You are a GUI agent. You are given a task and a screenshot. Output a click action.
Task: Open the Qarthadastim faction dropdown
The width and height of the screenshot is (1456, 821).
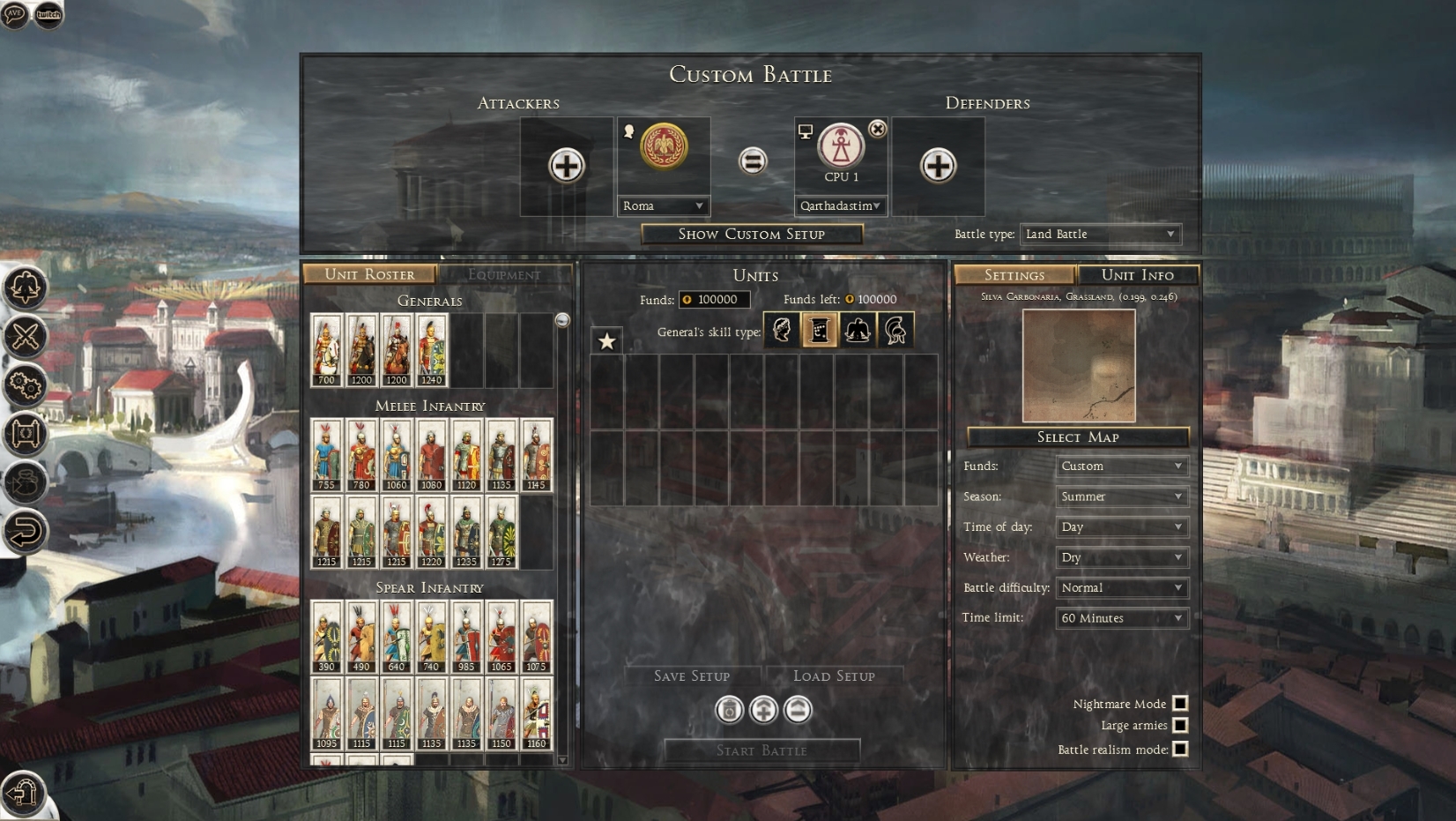coord(840,205)
